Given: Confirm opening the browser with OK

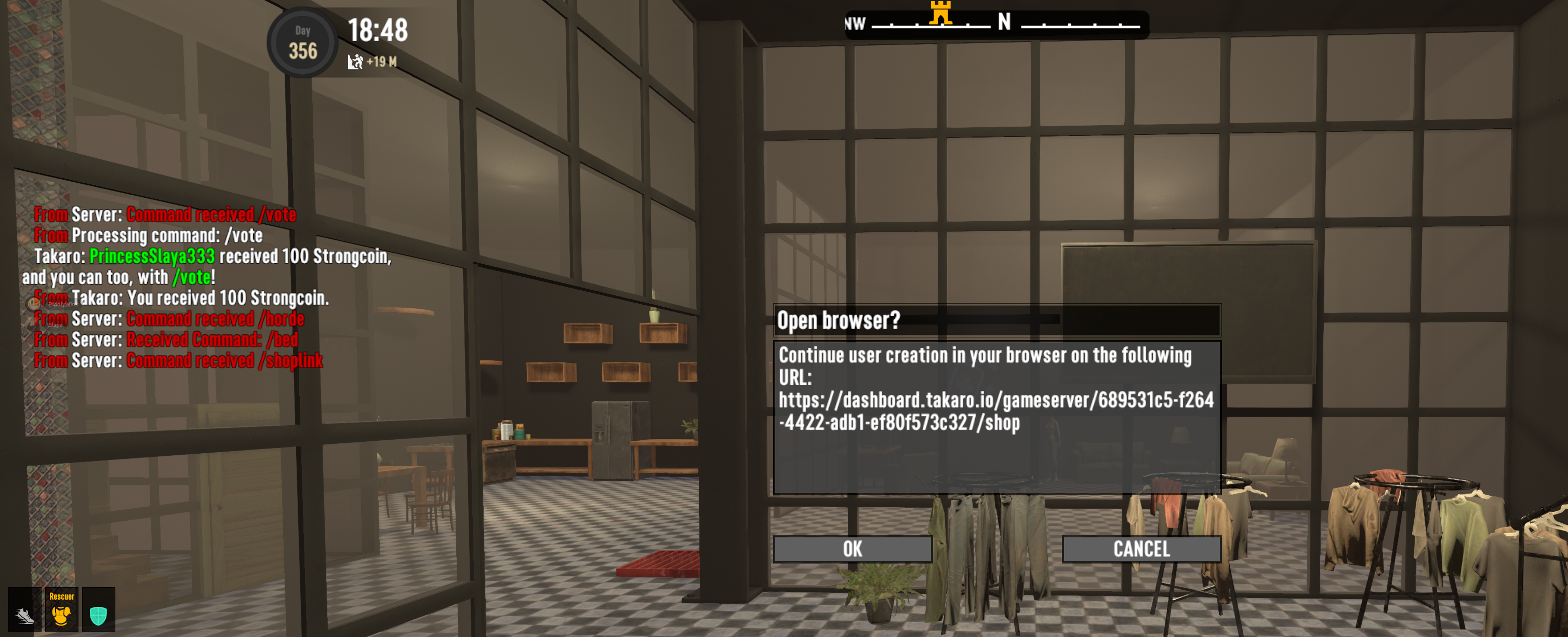Looking at the screenshot, I should [852, 549].
